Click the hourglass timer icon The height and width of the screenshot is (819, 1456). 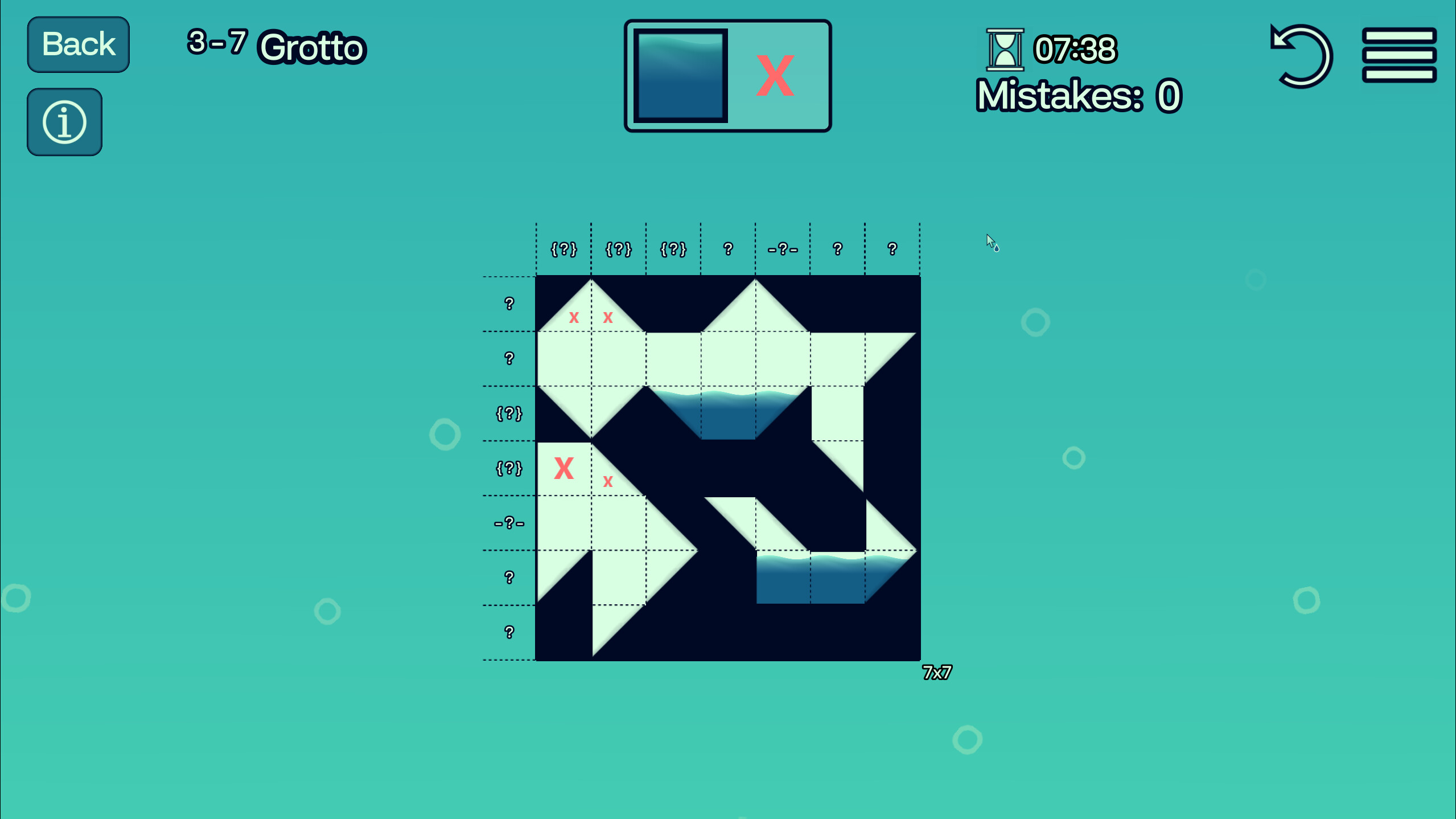pos(1005,50)
